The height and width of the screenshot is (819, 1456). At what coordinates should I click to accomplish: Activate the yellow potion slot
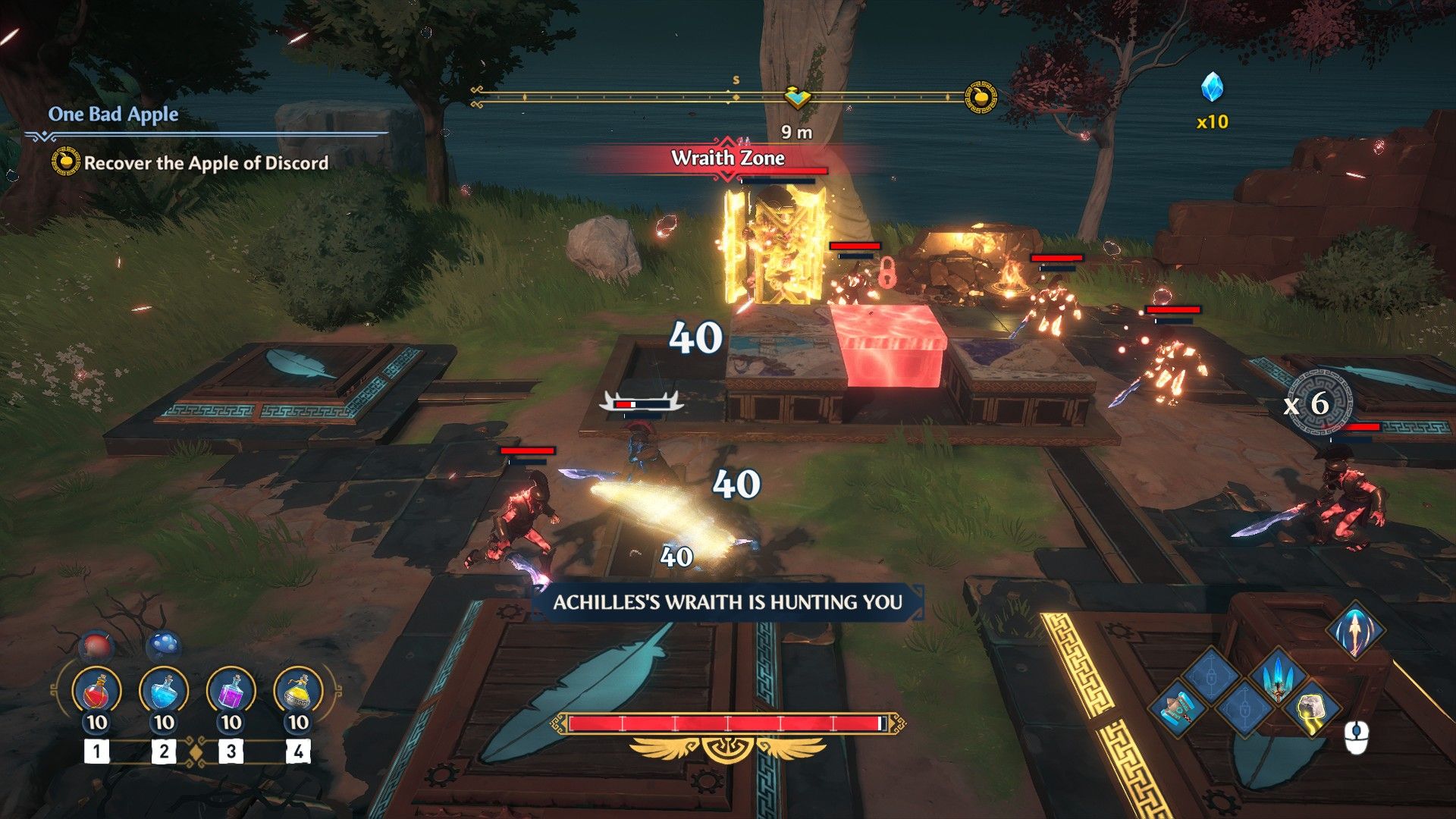tap(298, 692)
